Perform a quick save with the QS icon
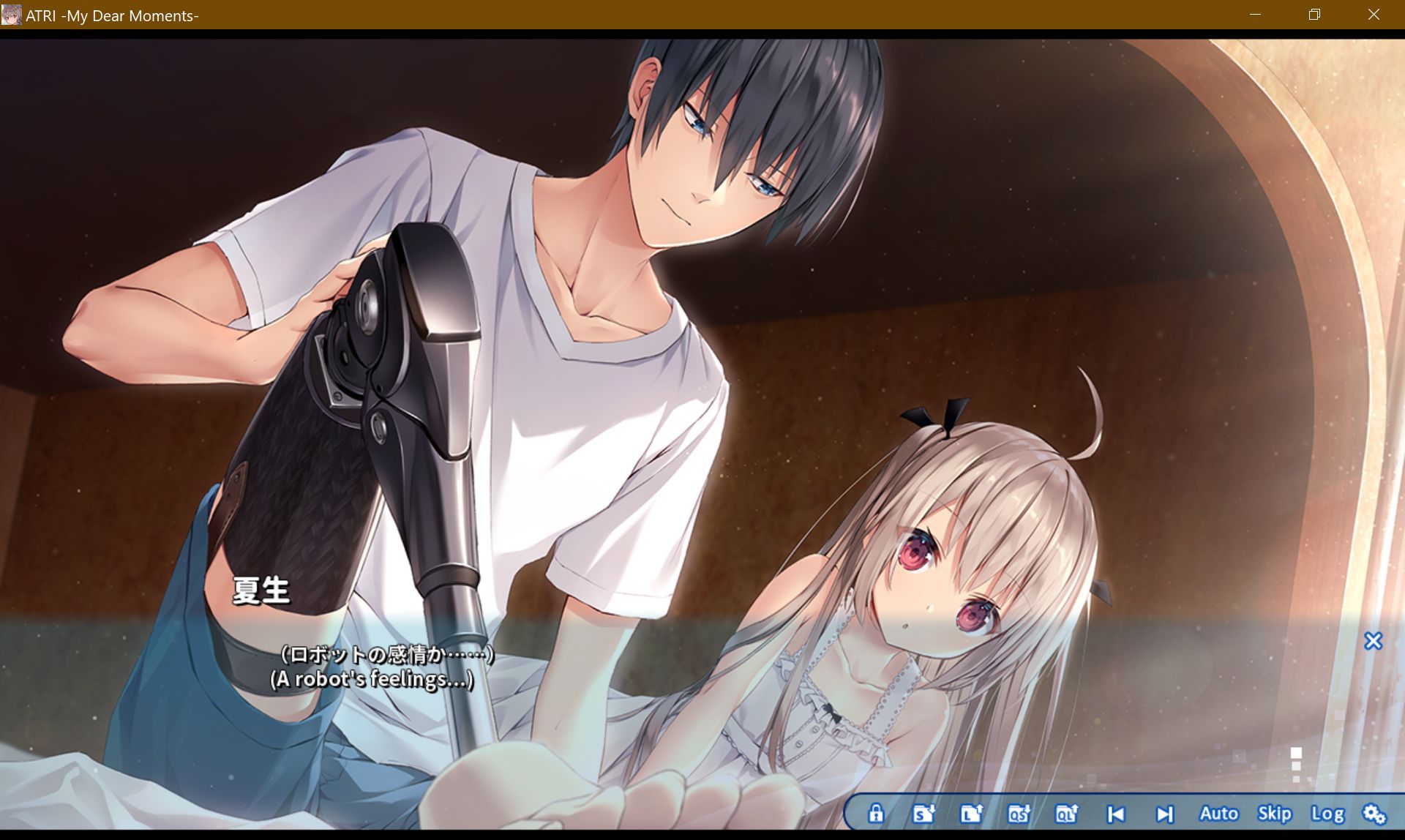The image size is (1405, 840). pyautogui.click(x=1019, y=813)
